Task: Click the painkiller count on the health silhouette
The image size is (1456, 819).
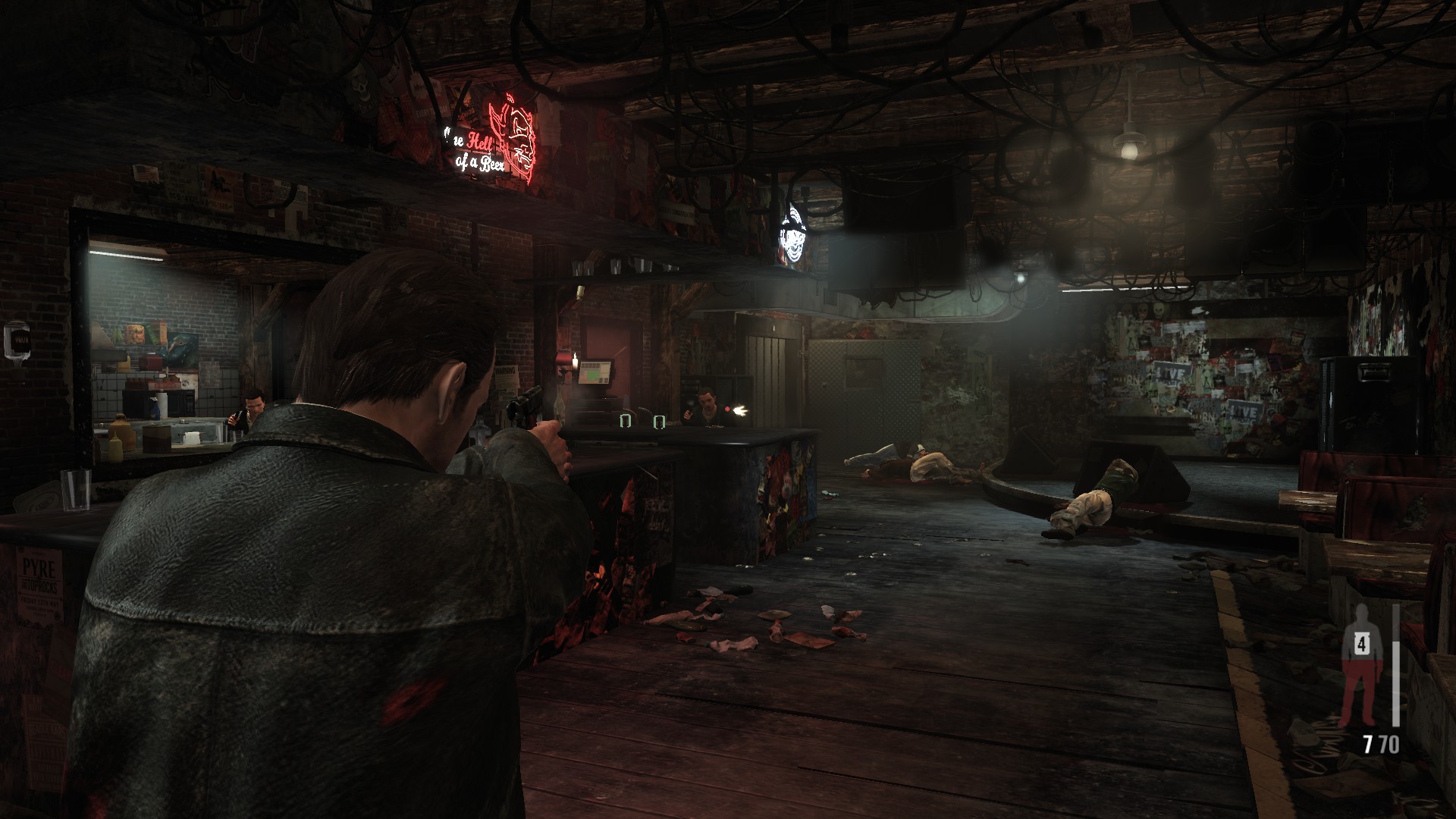Action: click(1362, 645)
